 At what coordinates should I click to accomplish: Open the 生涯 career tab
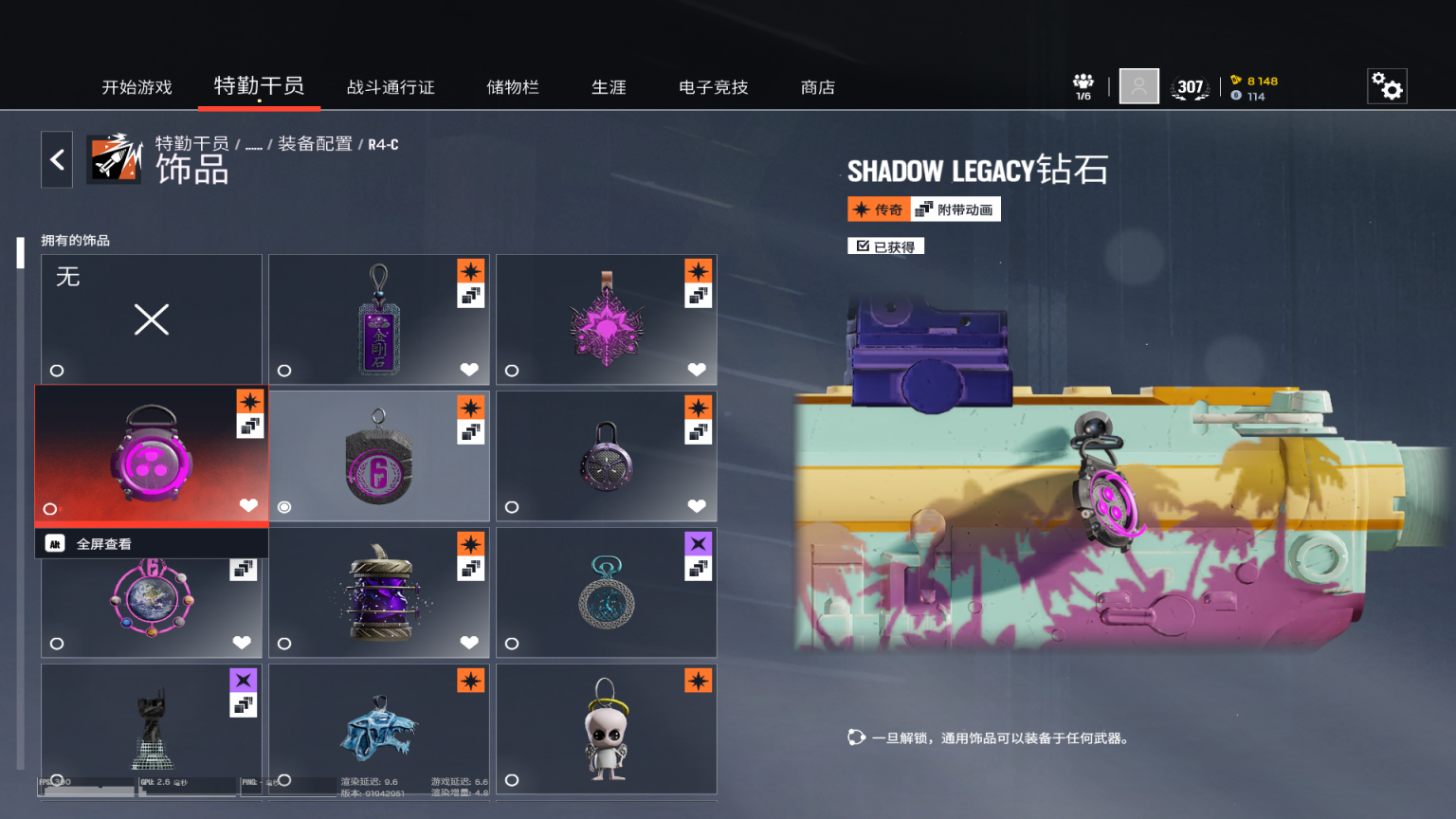pyautogui.click(x=609, y=87)
